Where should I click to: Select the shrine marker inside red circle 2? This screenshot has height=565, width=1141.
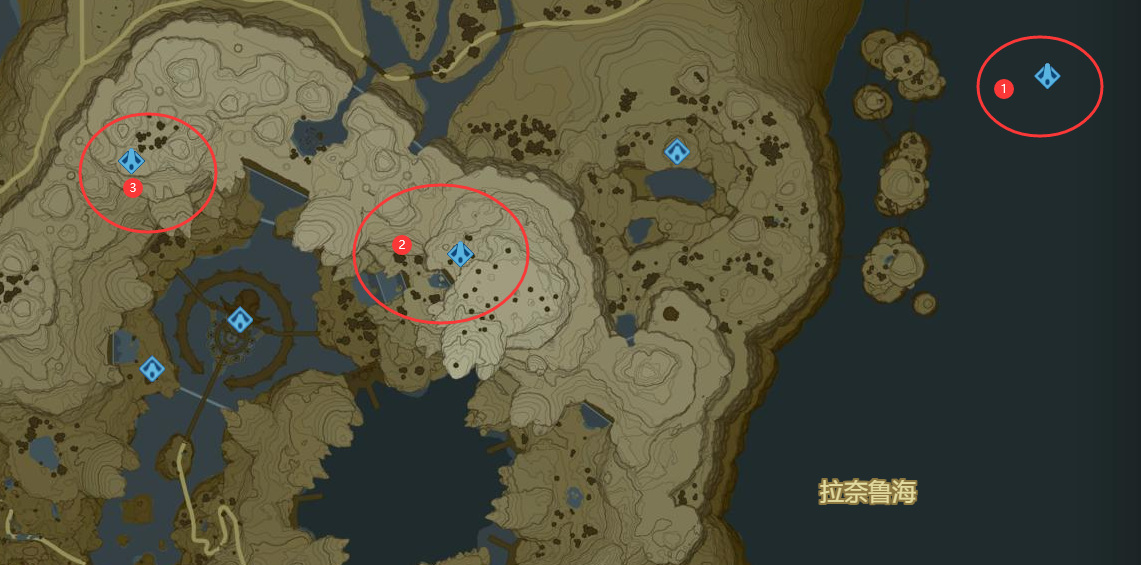tap(460, 254)
